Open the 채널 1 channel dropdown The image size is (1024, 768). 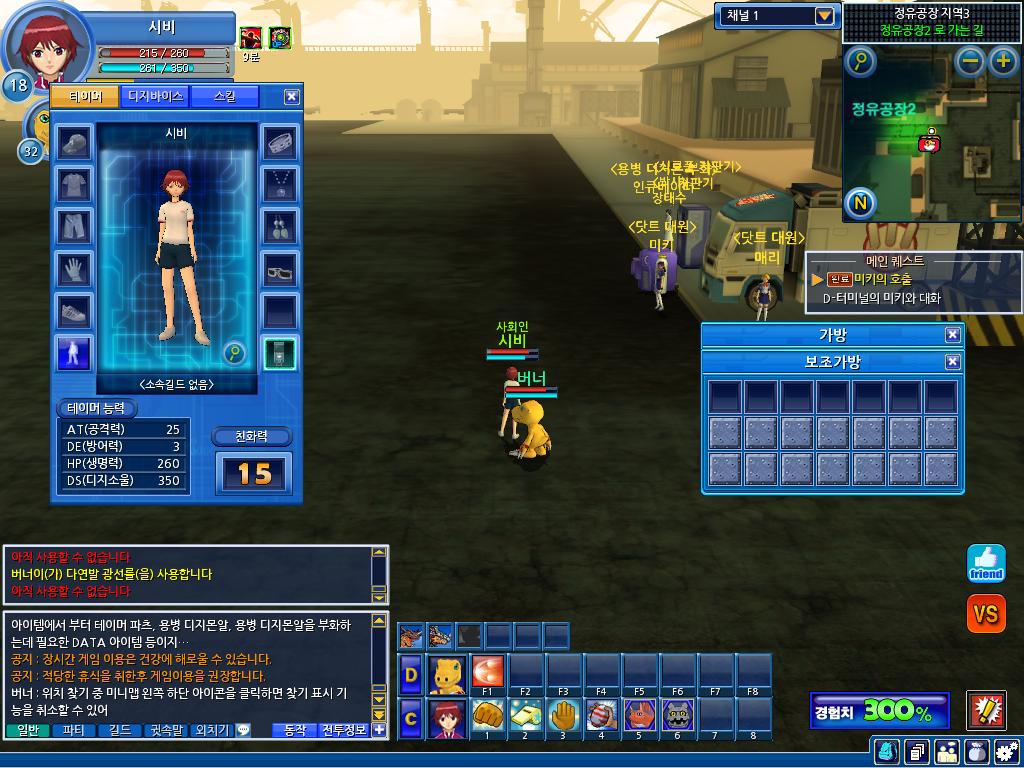[x=824, y=16]
